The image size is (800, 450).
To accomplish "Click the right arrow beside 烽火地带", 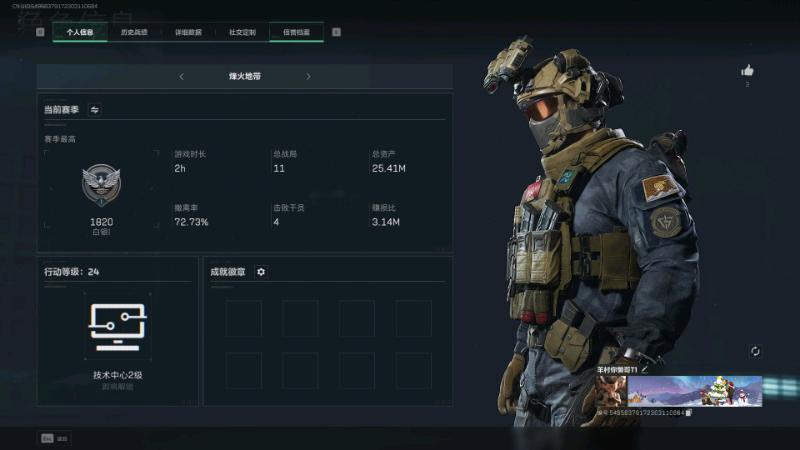I will click(x=308, y=76).
